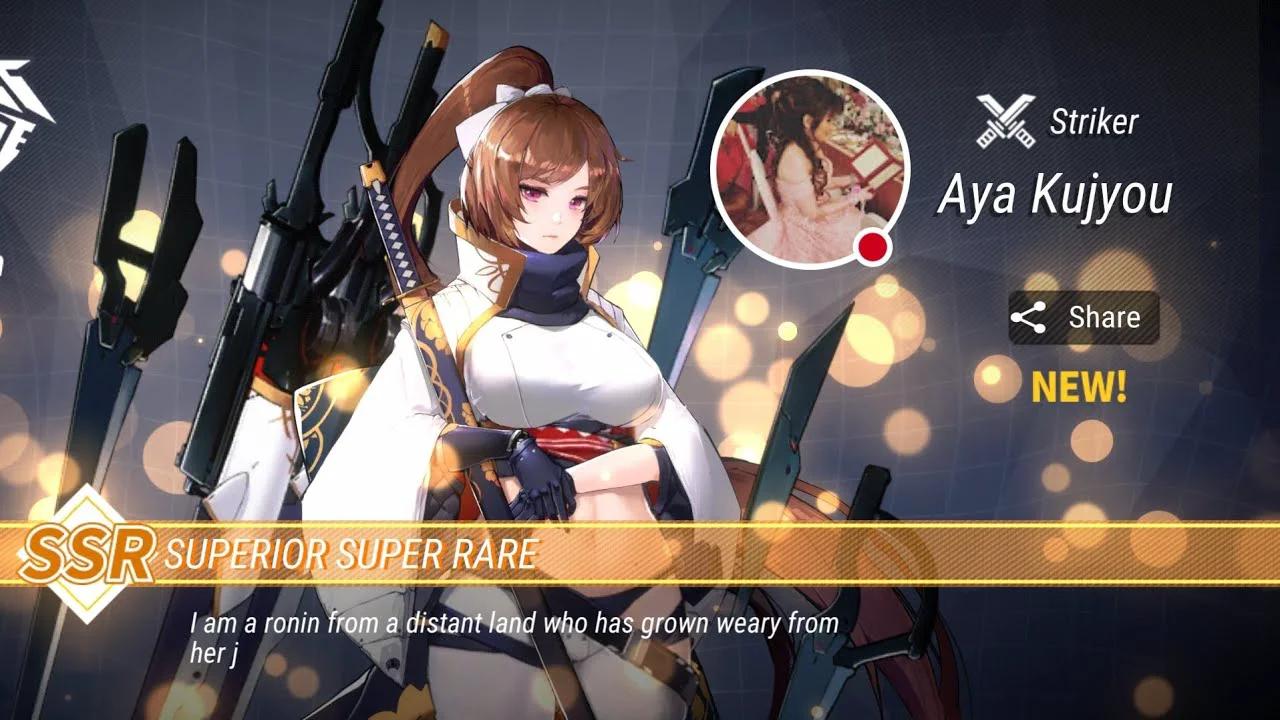Image resolution: width=1280 pixels, height=720 pixels.
Task: Expand the SUPERIOR SUPER RARE rarity banner
Action: point(355,550)
